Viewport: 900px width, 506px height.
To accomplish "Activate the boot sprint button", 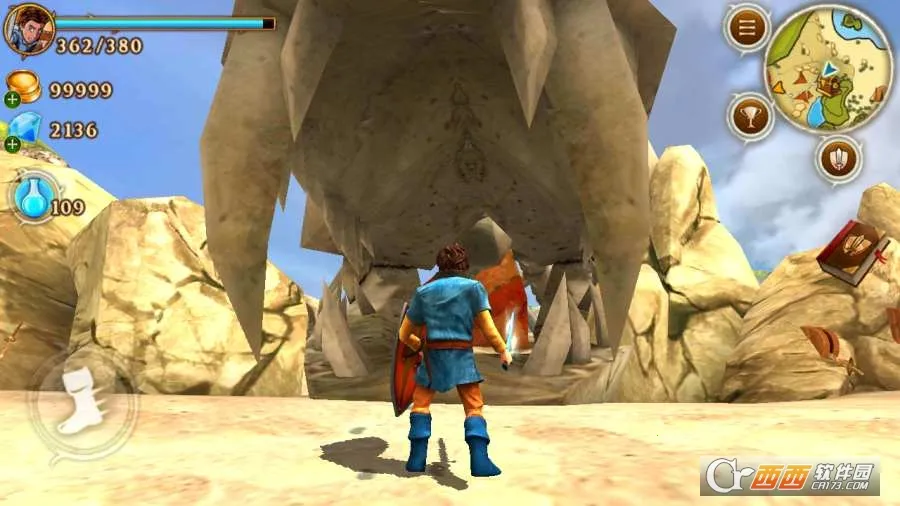I will coord(80,402).
